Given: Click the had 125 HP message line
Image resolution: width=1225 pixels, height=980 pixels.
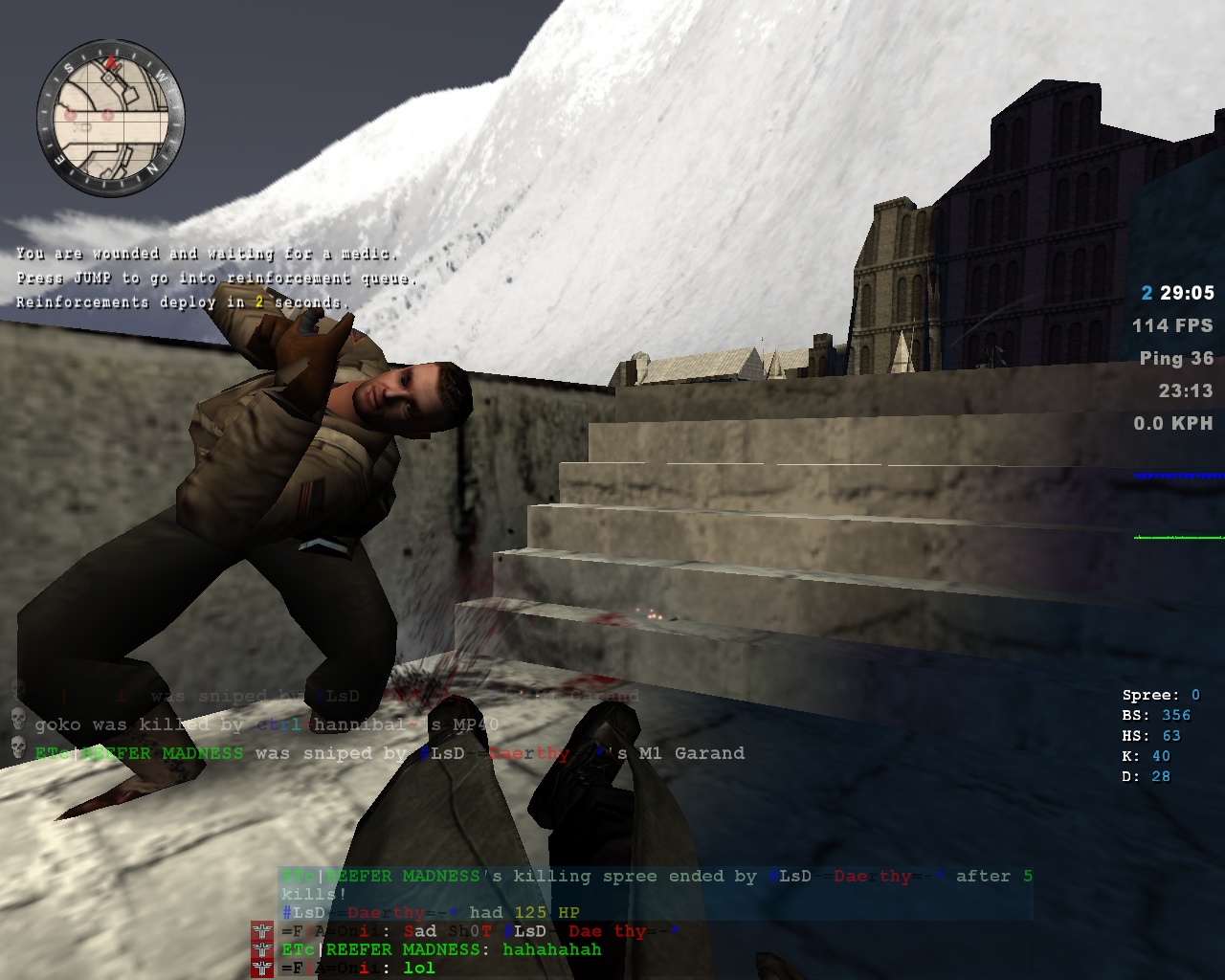Looking at the screenshot, I should [431, 912].
